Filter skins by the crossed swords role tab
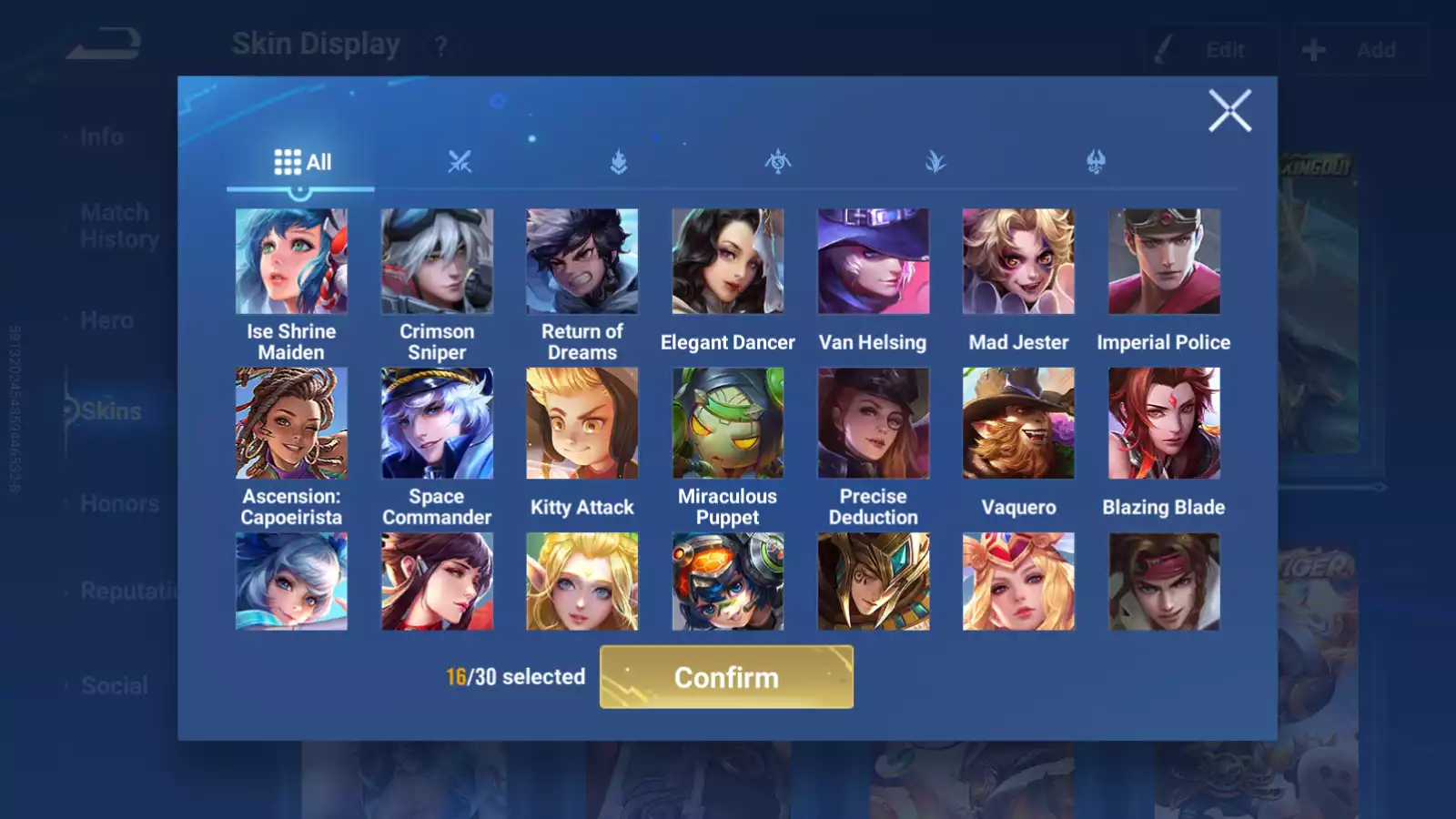 click(460, 163)
